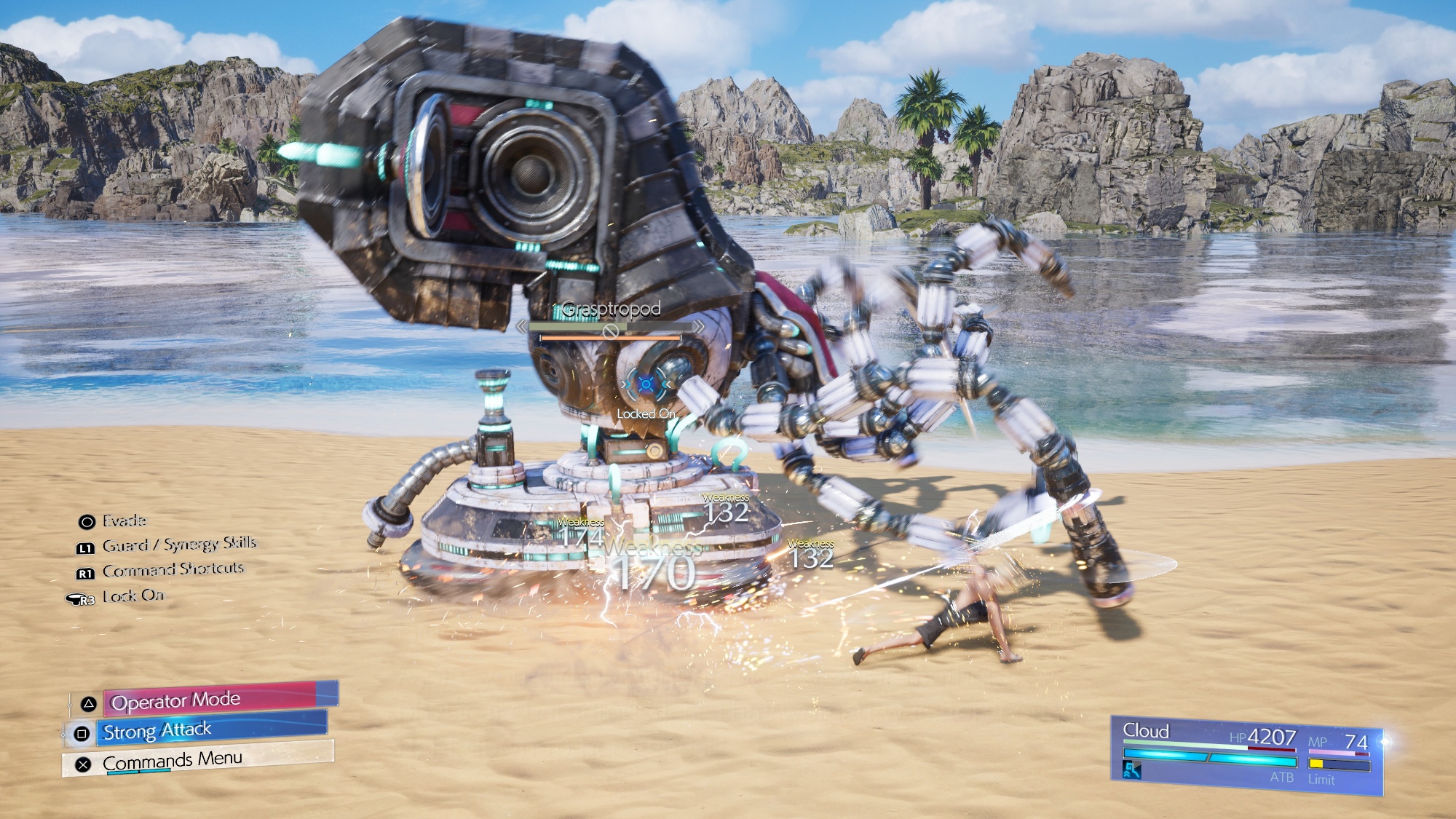Screen dimensions: 1456x819
Task: Activate Operator Mode command
Action: (211, 700)
